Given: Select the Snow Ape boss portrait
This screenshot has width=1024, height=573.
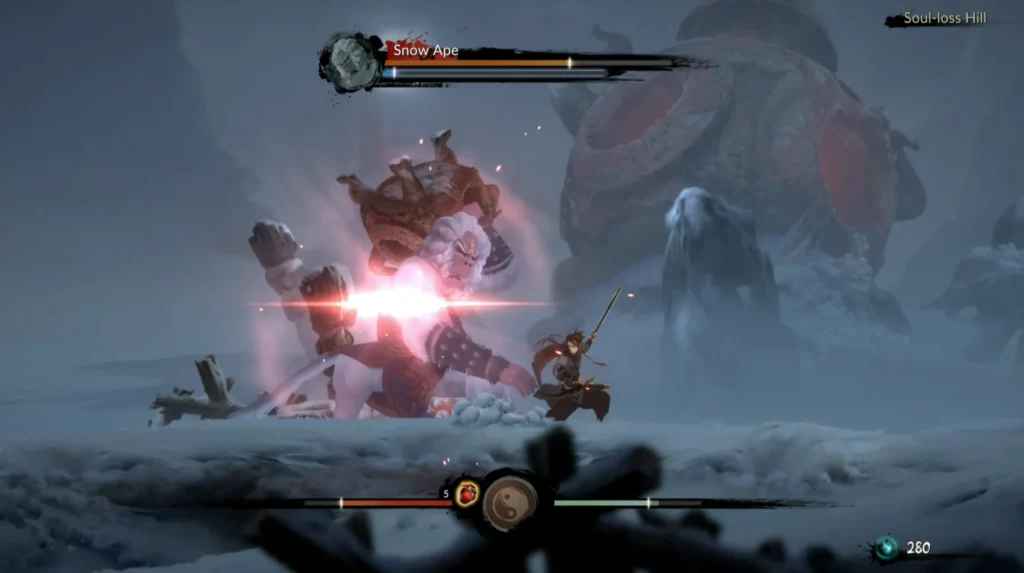Looking at the screenshot, I should (352, 62).
